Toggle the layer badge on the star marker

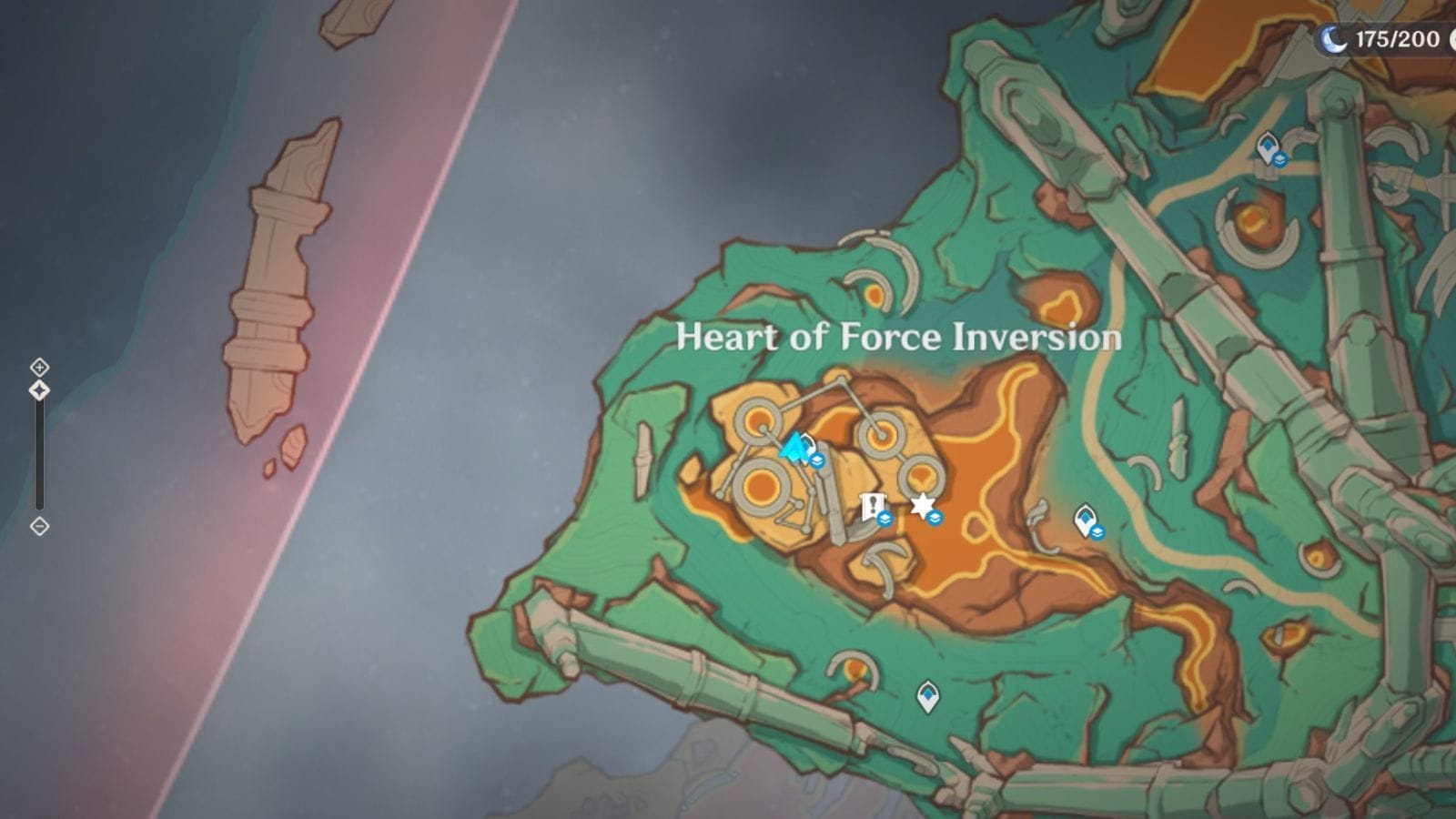click(x=934, y=519)
